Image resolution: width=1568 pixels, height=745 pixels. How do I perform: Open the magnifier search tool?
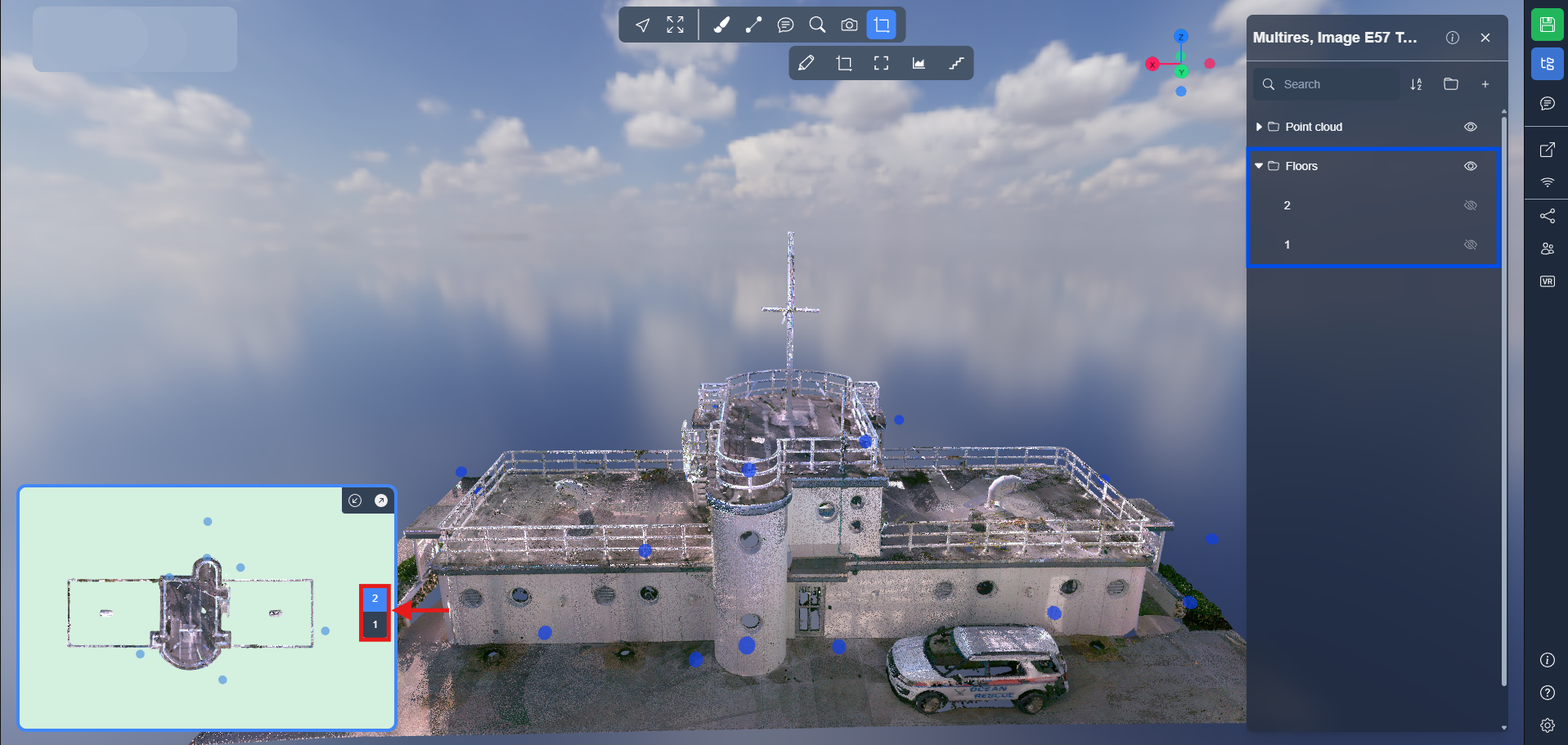pyautogui.click(x=816, y=25)
